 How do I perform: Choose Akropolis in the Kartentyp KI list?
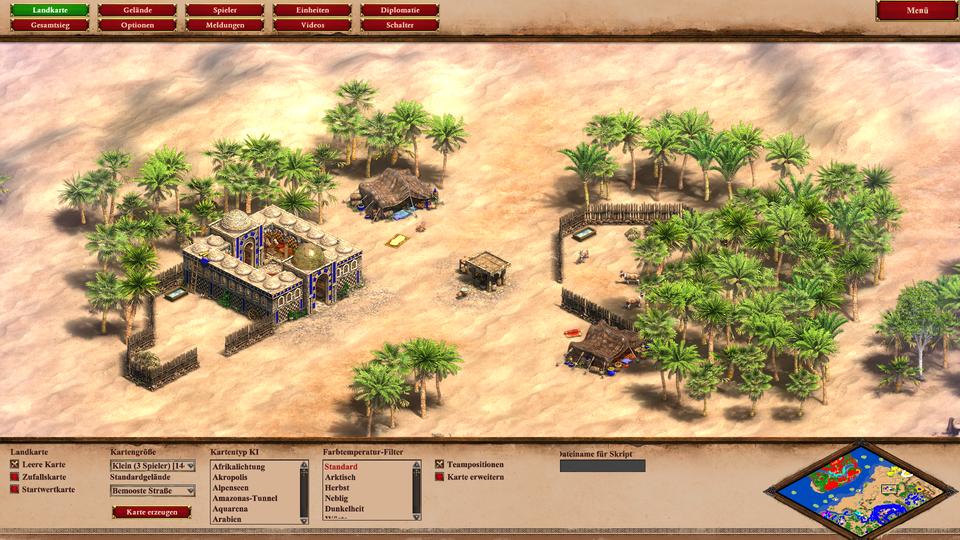pos(230,477)
